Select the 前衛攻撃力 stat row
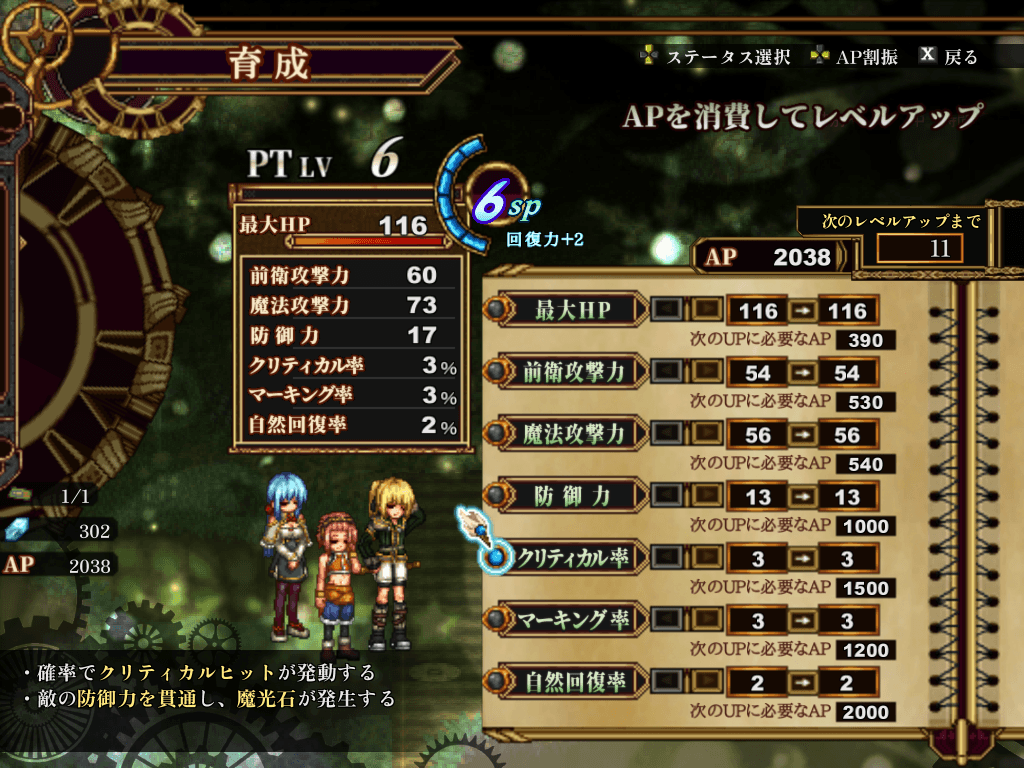 (572, 372)
